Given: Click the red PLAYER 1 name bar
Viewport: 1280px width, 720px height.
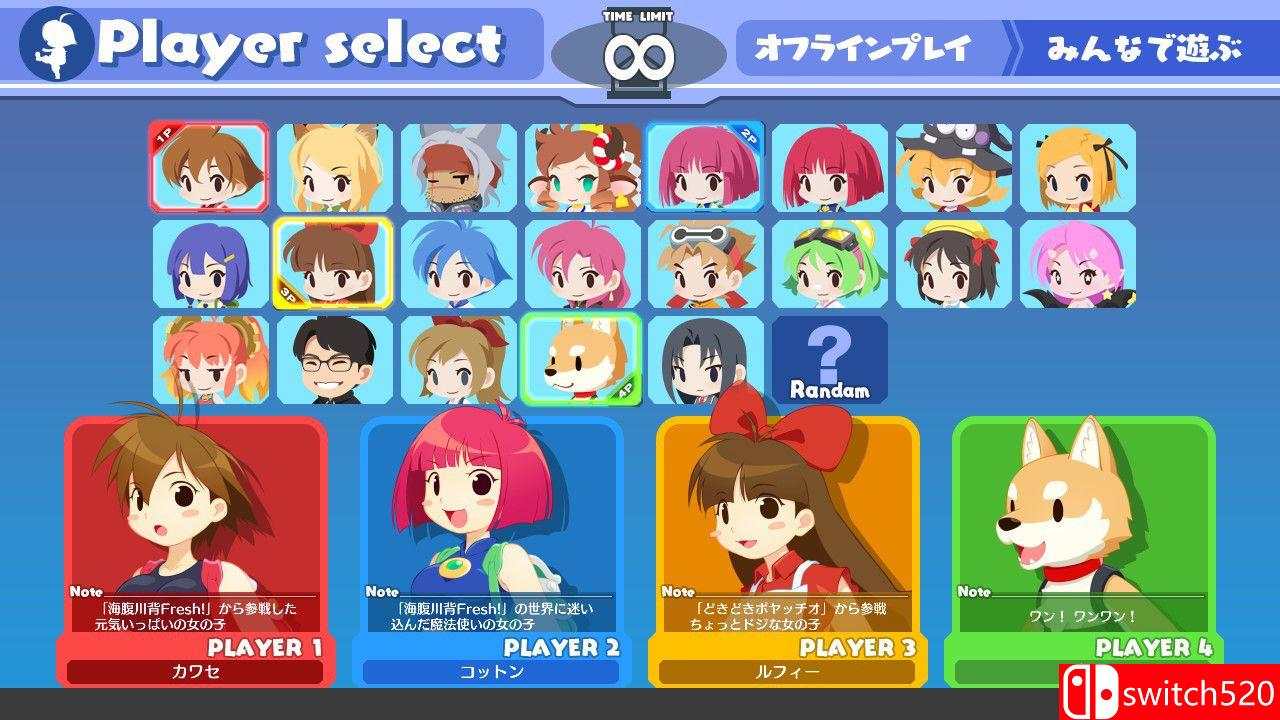Looking at the screenshot, I should [x=265, y=649].
